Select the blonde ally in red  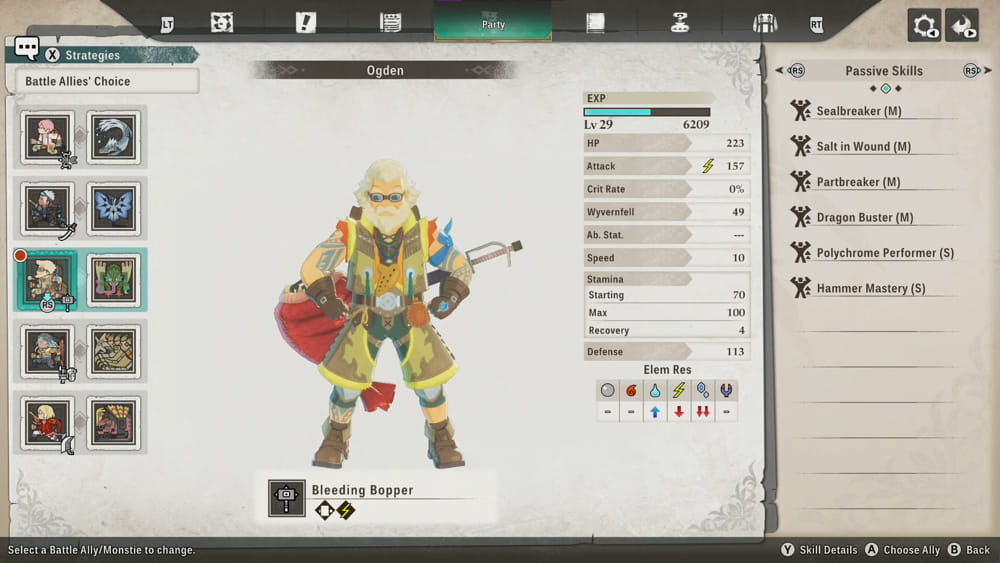coord(48,422)
